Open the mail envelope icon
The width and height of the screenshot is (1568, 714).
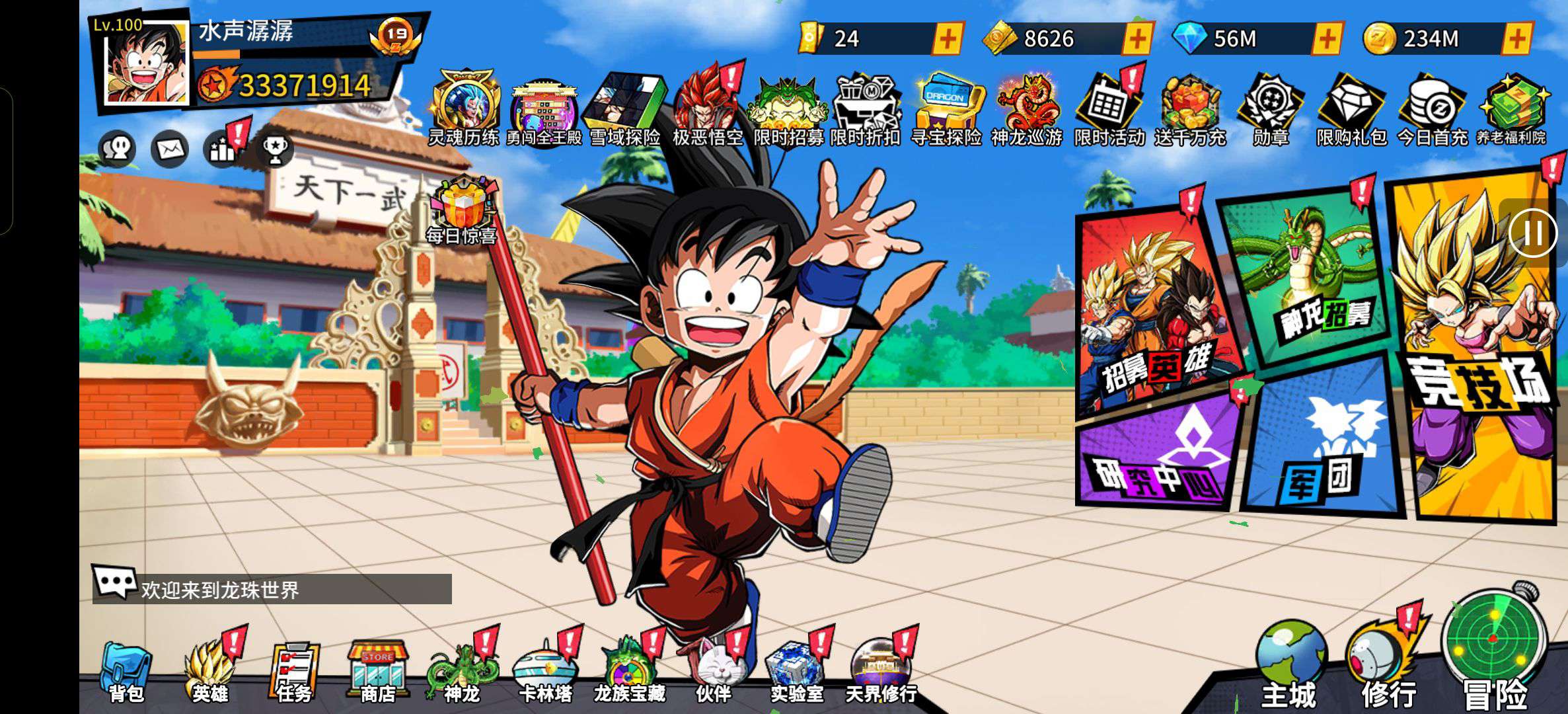(x=170, y=149)
